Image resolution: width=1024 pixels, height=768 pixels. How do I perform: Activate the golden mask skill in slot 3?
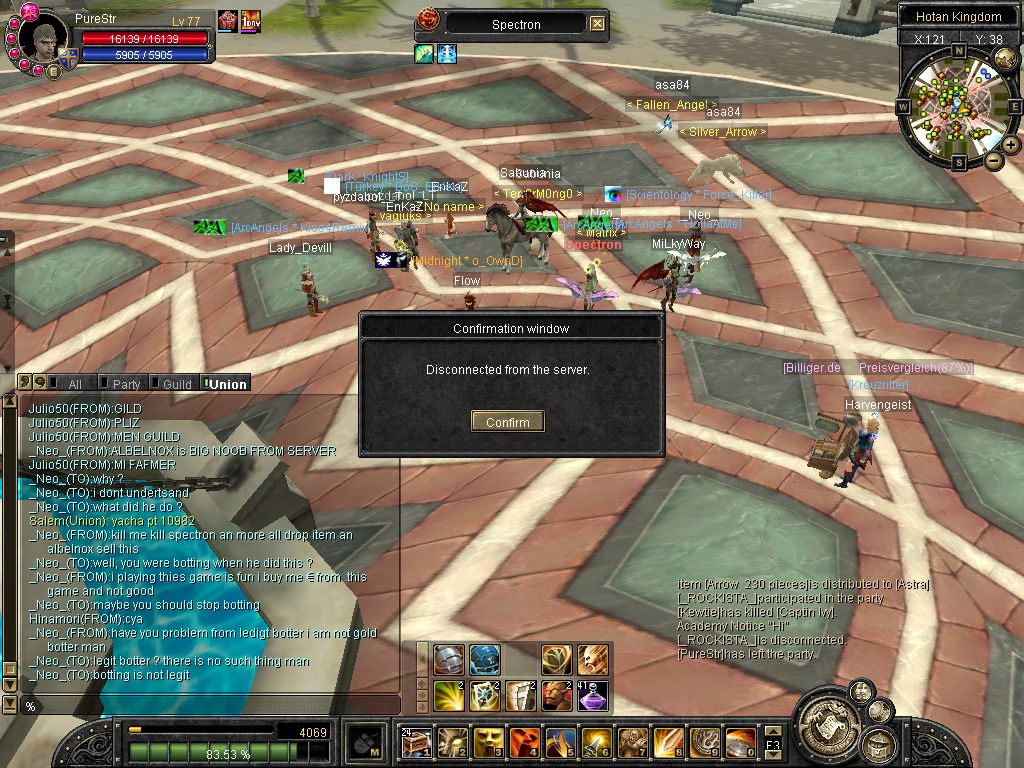[x=488, y=743]
